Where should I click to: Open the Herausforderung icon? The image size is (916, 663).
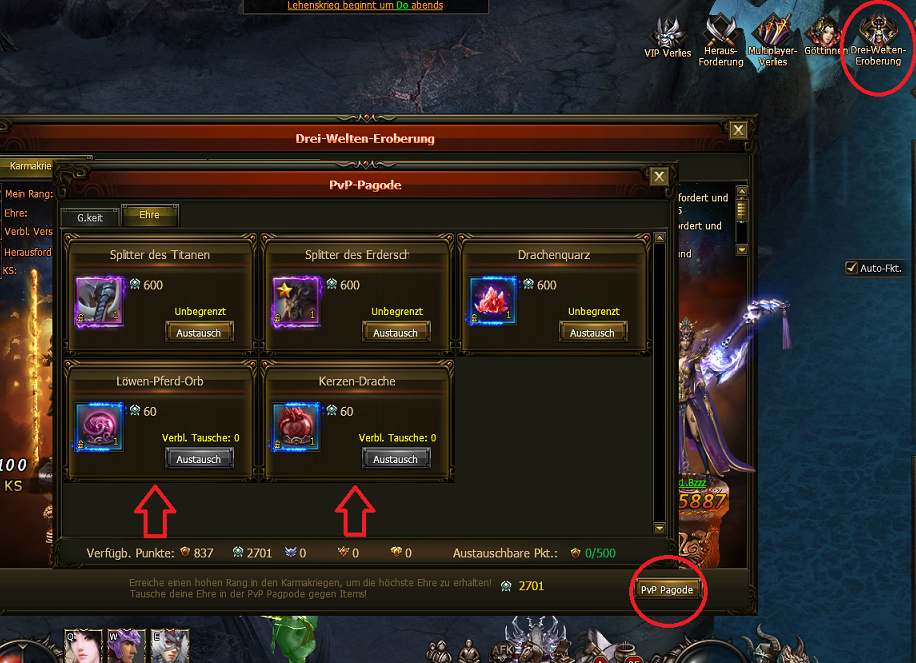[723, 40]
